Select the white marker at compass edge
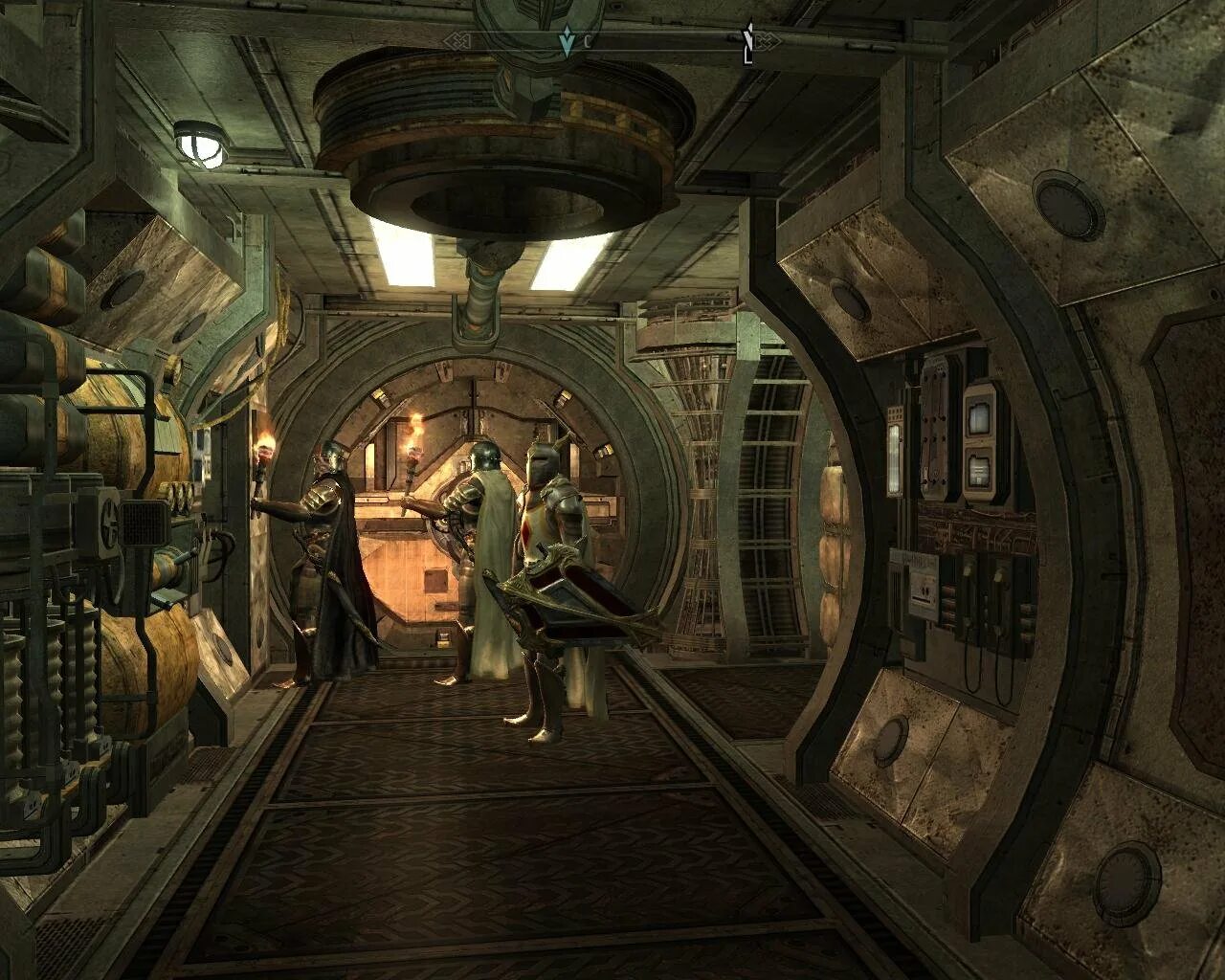The image size is (1225, 980). [748, 41]
